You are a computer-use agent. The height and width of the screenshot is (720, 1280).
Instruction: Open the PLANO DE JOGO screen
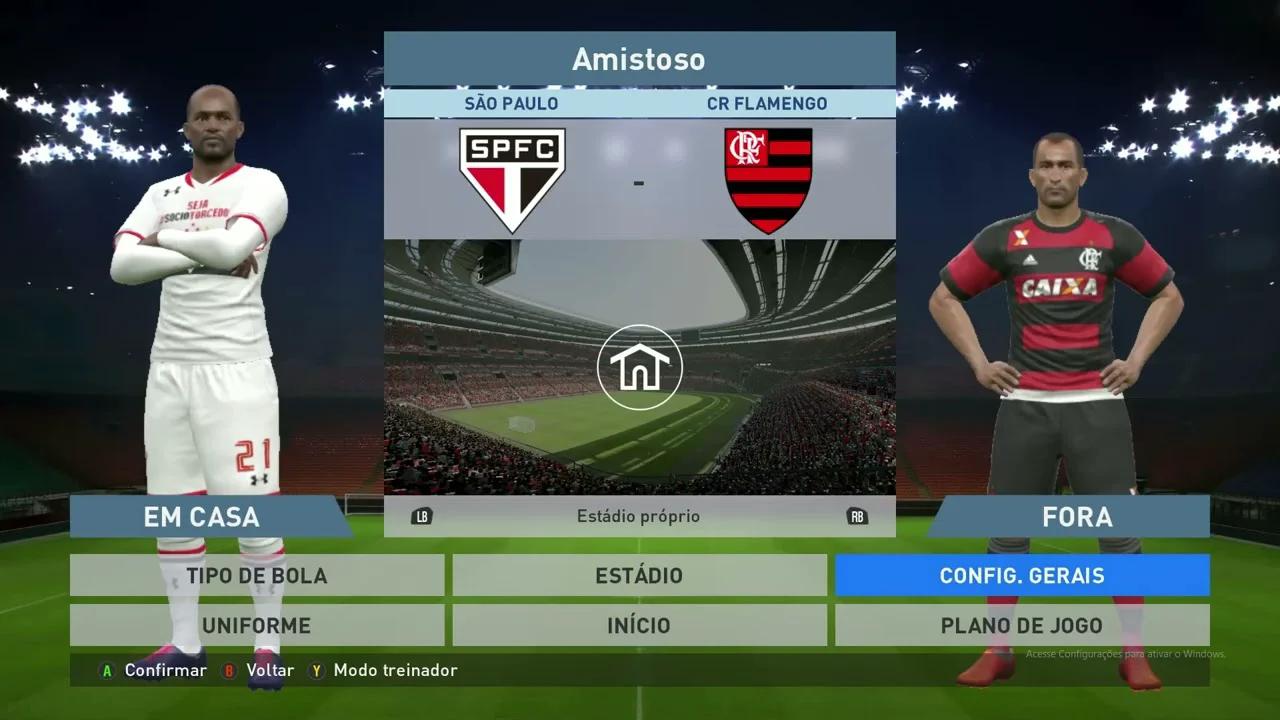pos(1022,625)
